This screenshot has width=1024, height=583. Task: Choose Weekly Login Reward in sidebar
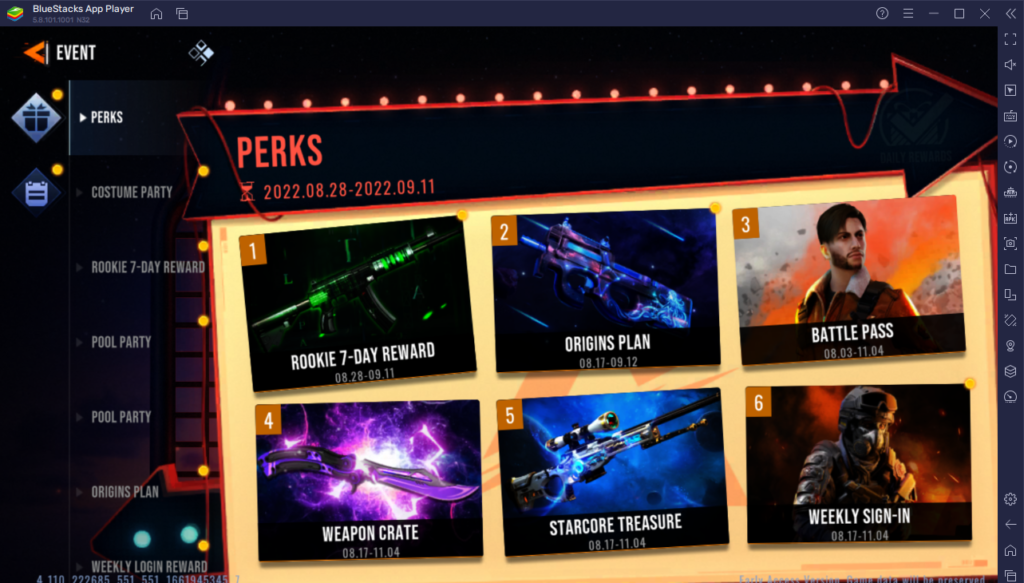pos(149,567)
